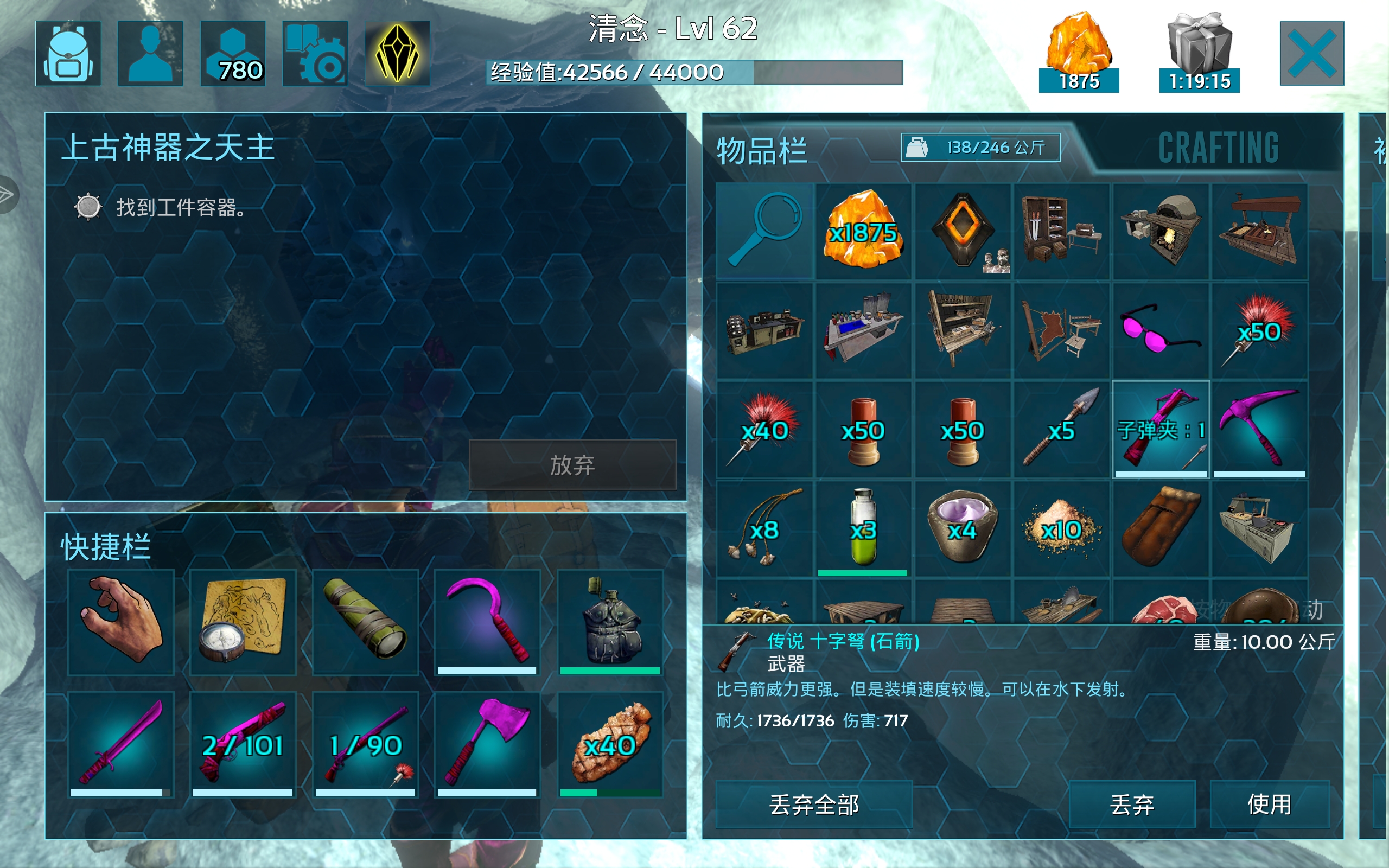Click 丢弃全部 to drop all items
This screenshot has width=1389, height=868.
click(x=813, y=803)
